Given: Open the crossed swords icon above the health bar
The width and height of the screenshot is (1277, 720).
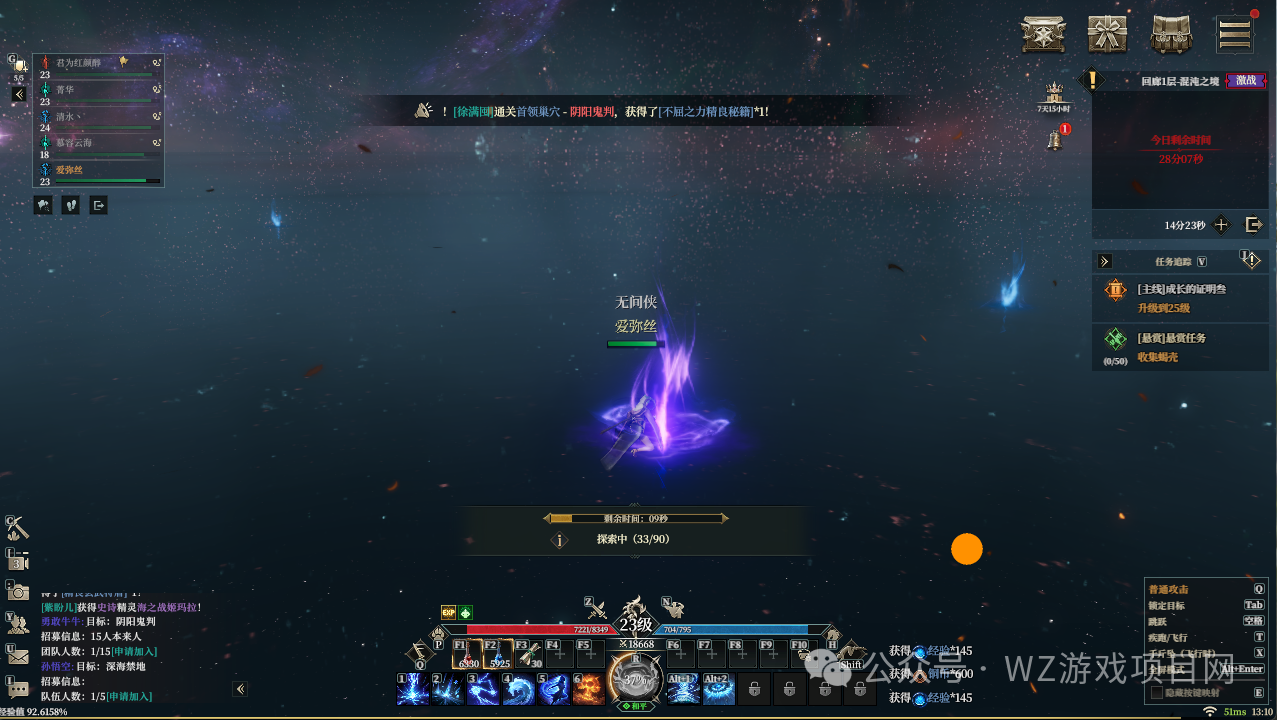Looking at the screenshot, I should (596, 607).
